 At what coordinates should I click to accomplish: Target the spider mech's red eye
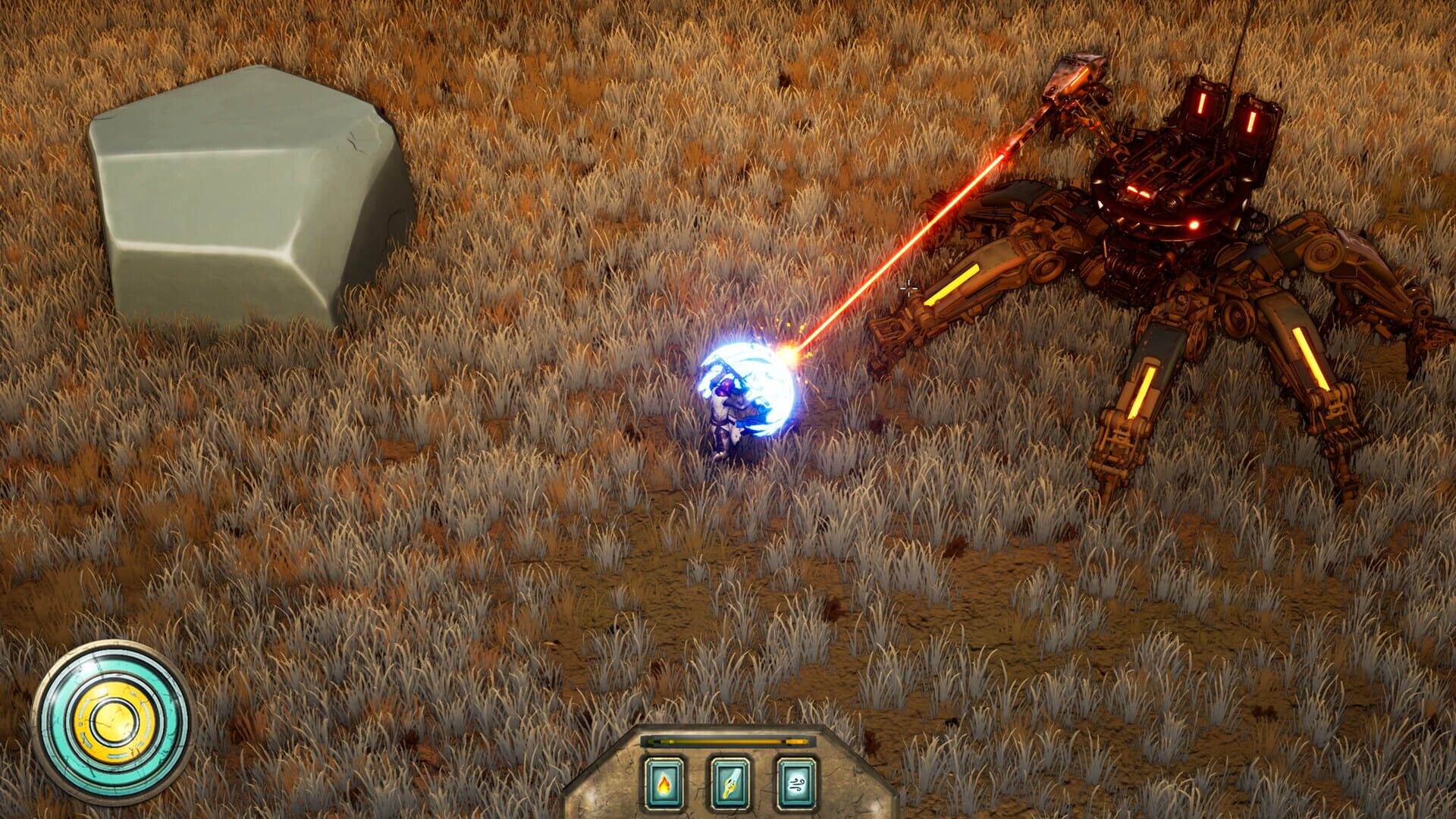pos(1194,224)
